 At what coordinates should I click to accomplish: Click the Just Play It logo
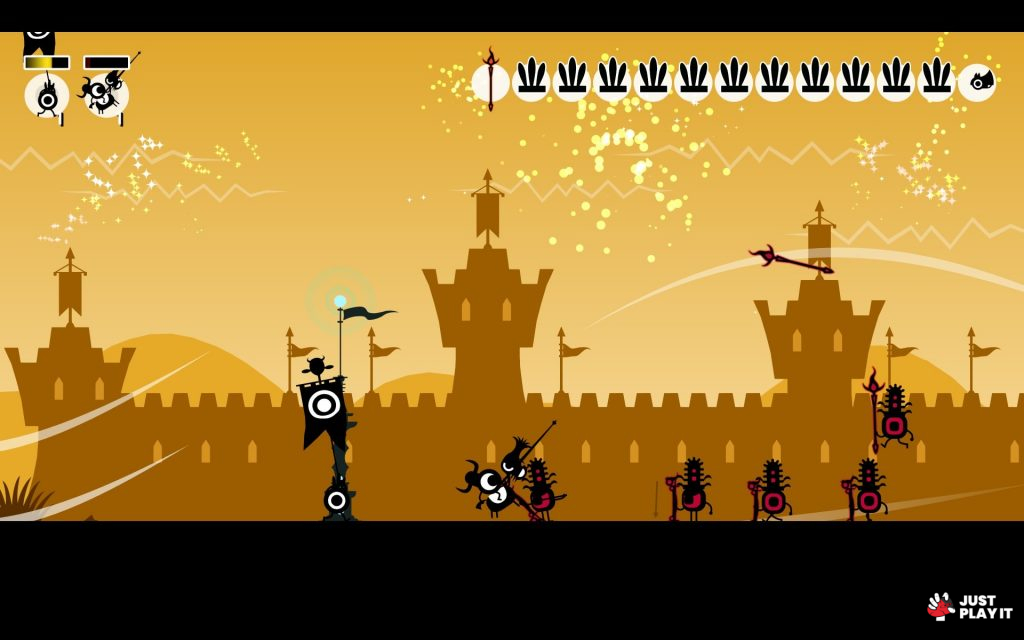coord(969,606)
